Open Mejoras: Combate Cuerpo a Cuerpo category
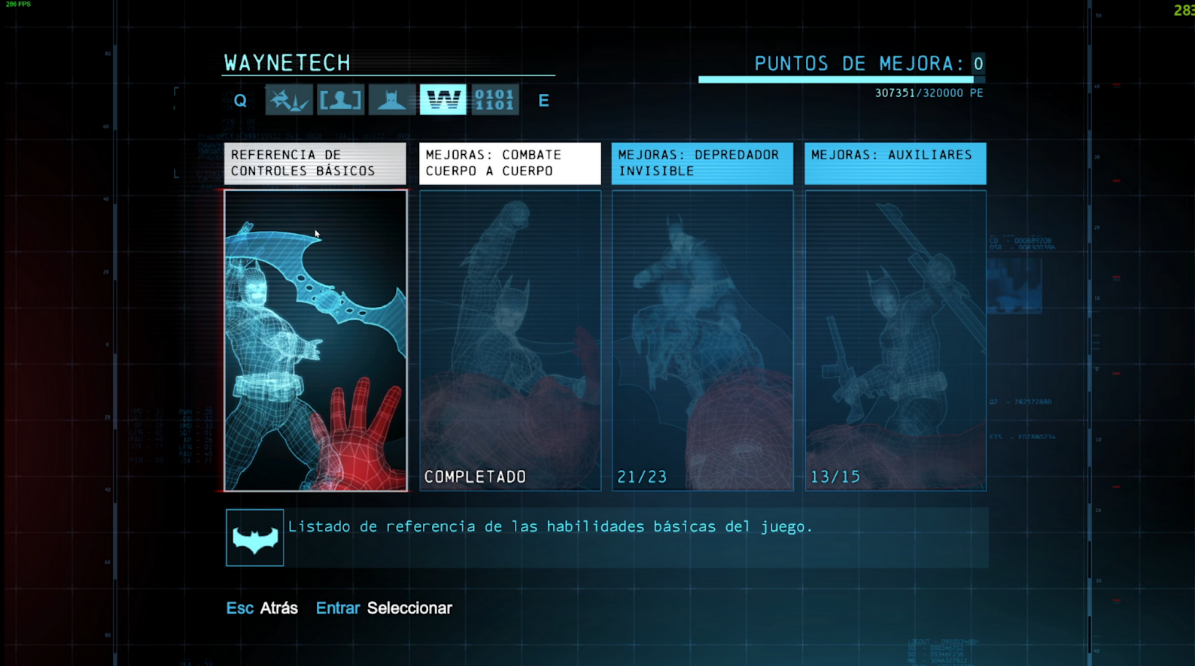 [x=509, y=163]
